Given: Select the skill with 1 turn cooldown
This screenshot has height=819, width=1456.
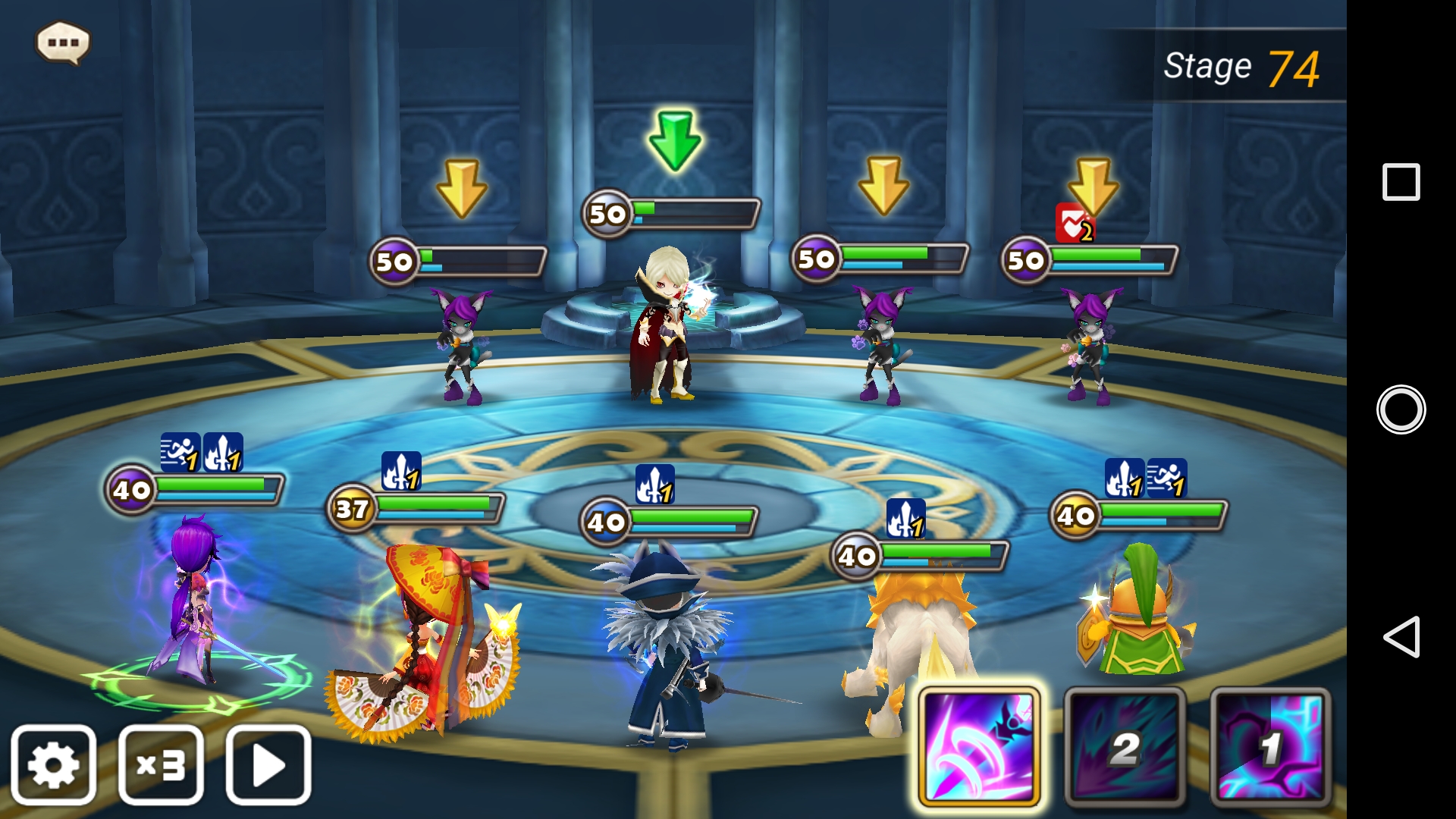Looking at the screenshot, I should click(x=1270, y=747).
